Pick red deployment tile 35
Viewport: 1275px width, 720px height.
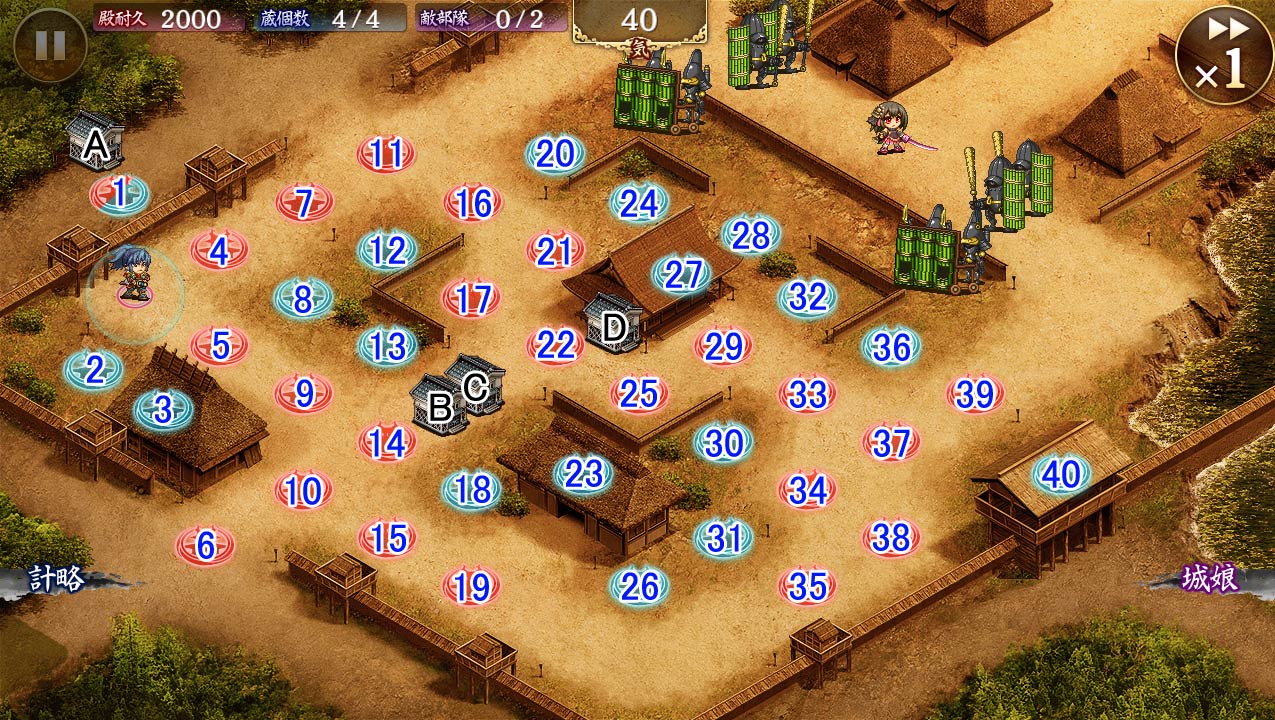[807, 587]
